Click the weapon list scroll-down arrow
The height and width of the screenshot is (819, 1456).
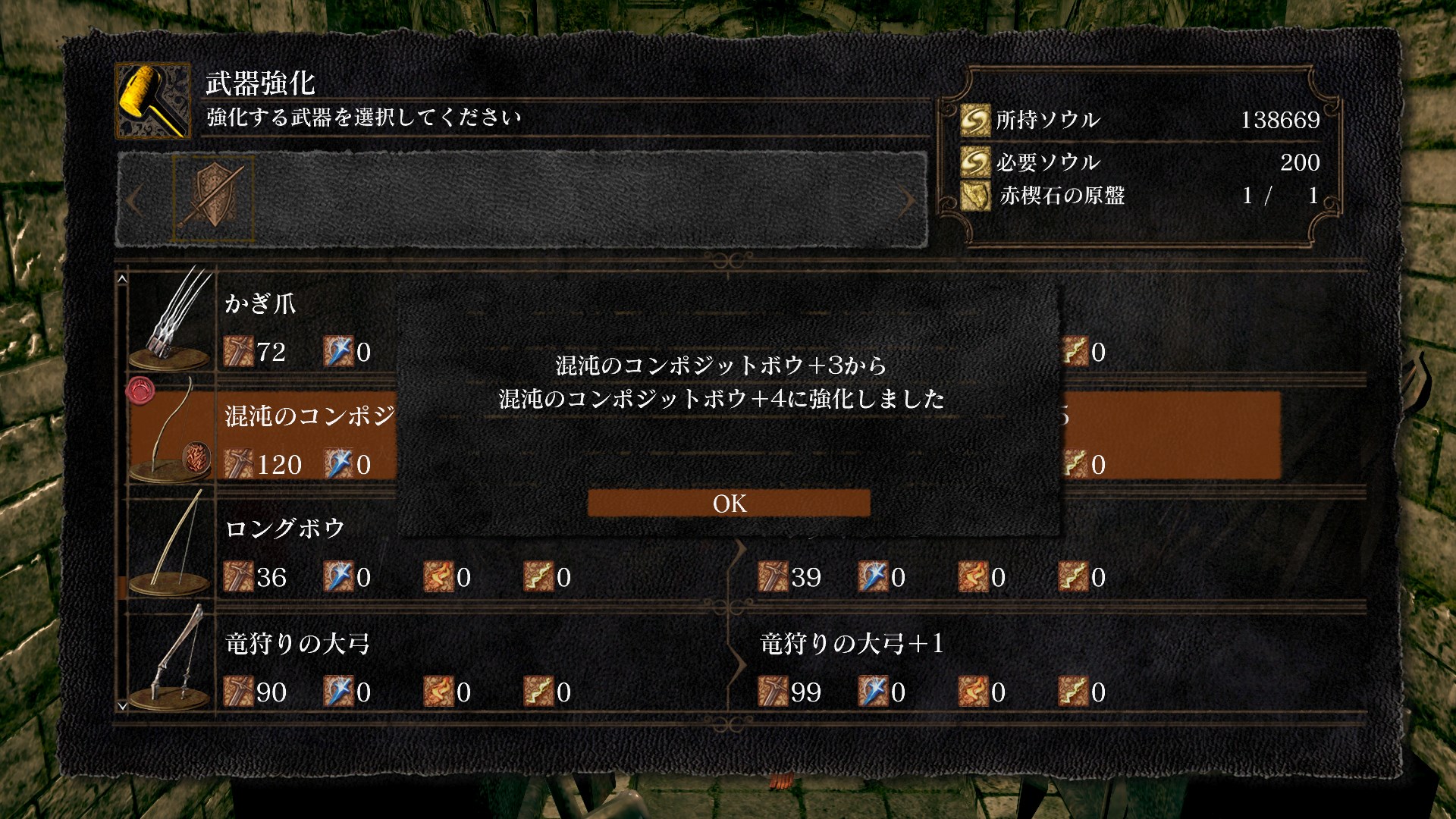click(122, 706)
